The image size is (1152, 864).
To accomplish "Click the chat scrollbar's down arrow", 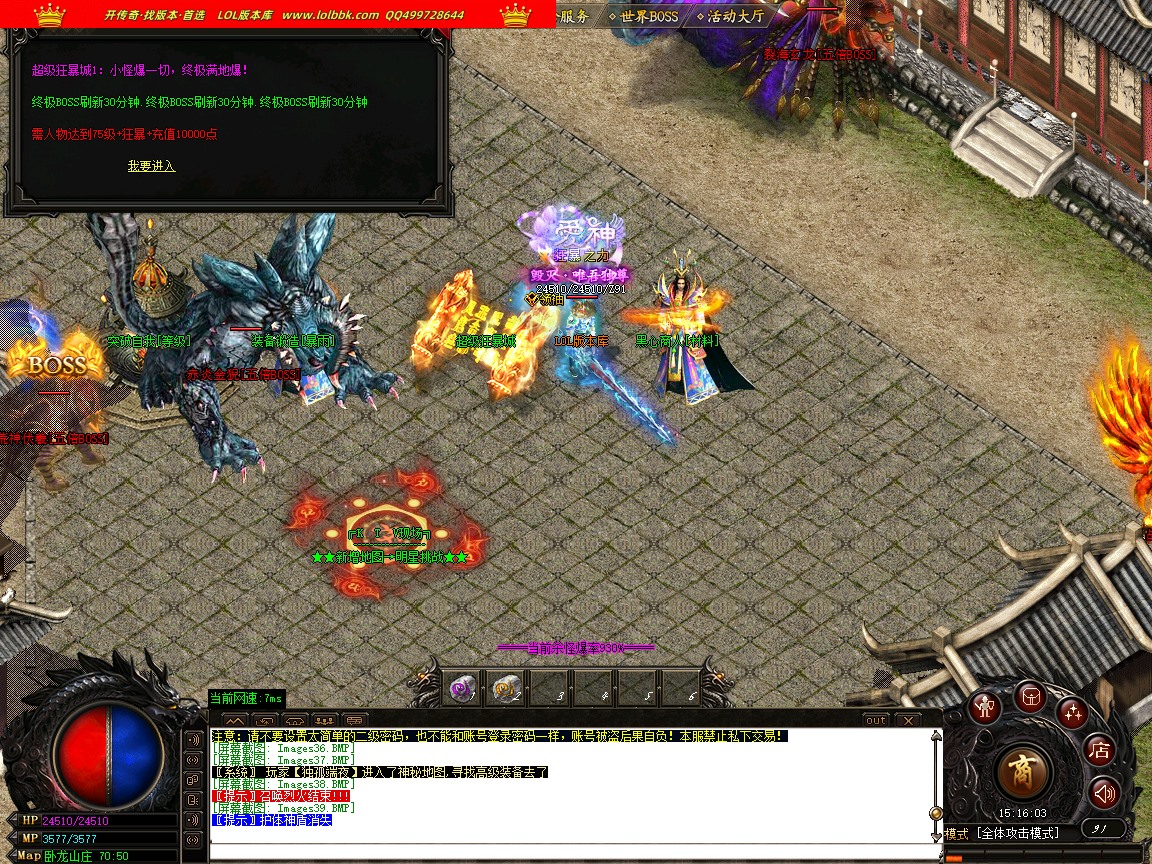I will coord(936,836).
